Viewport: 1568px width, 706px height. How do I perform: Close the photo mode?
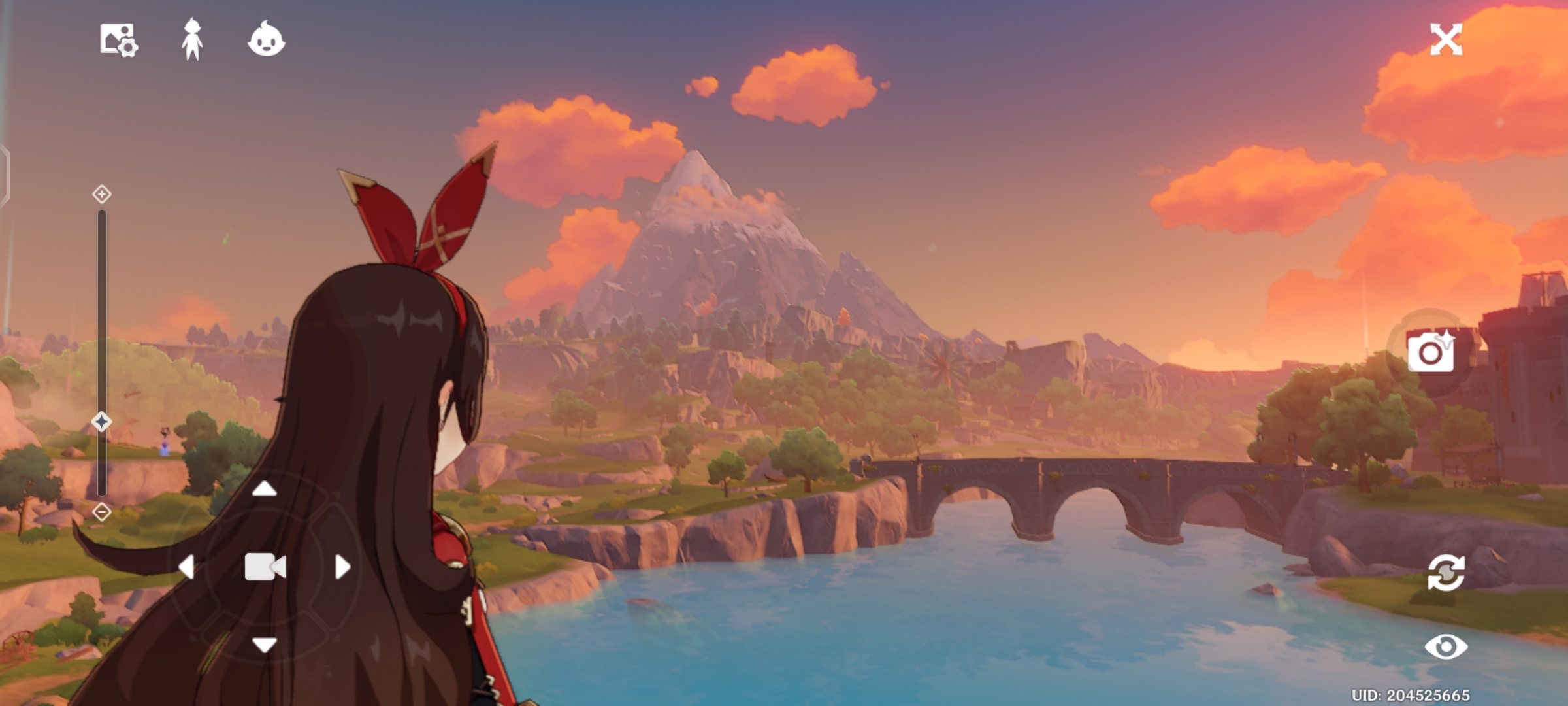point(1446,40)
